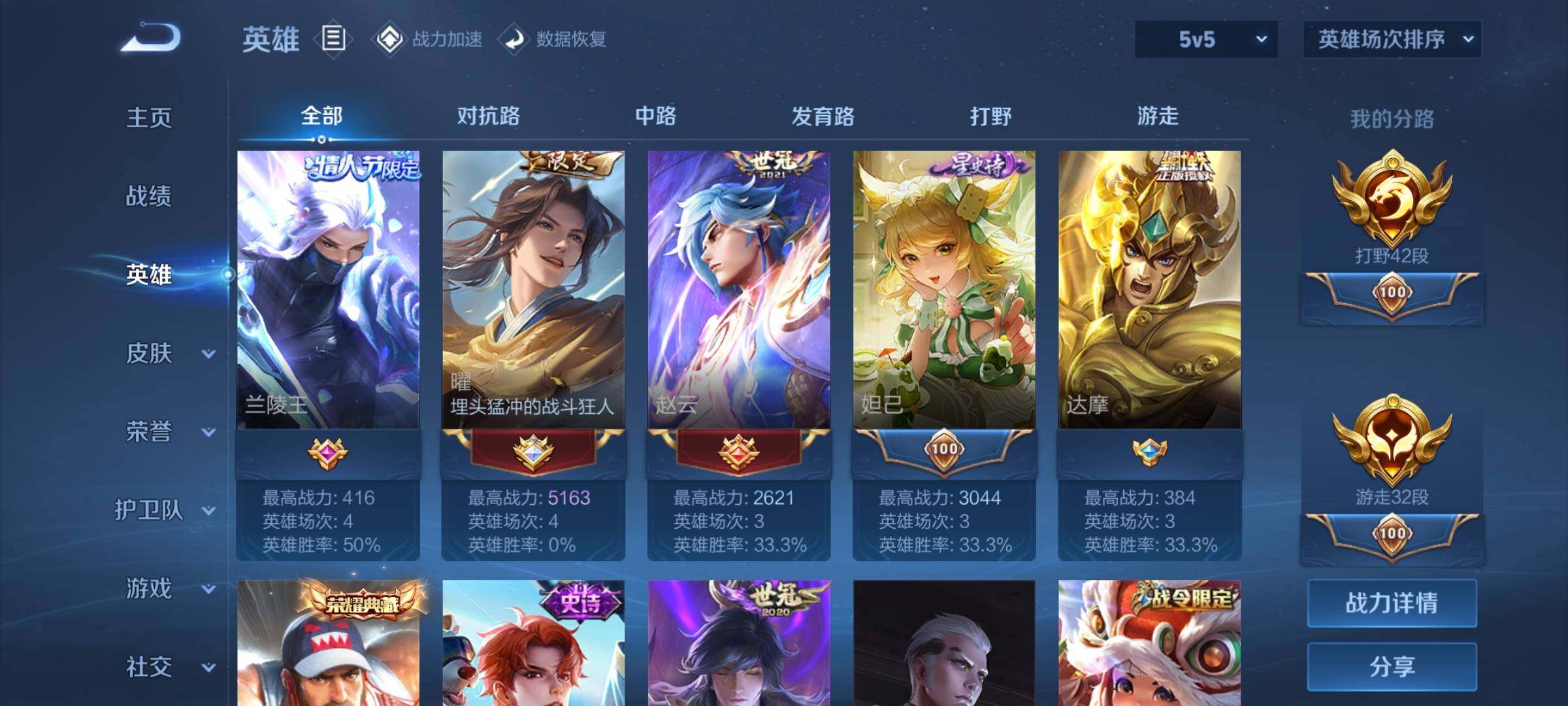Switch to the 对抗路 lane tab

click(x=488, y=116)
